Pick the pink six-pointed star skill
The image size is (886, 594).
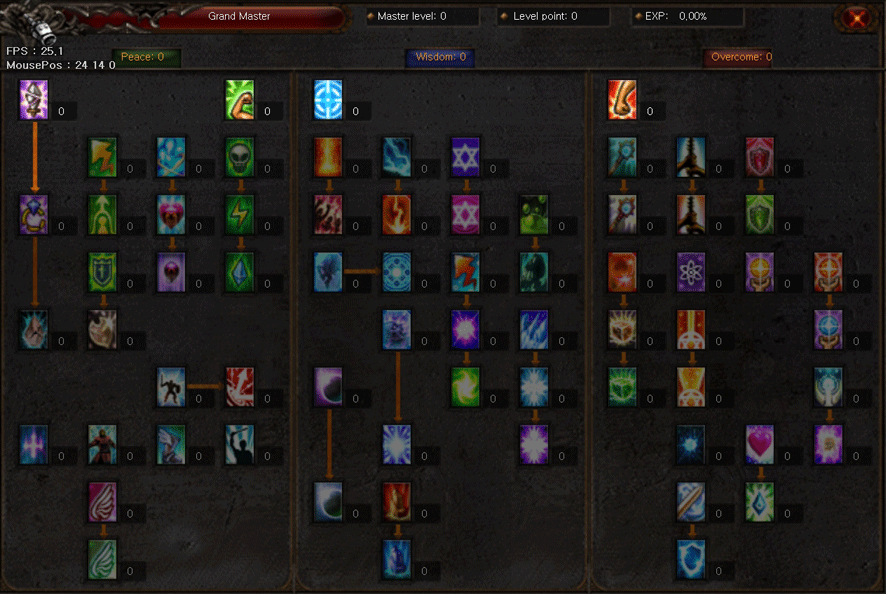(x=465, y=215)
